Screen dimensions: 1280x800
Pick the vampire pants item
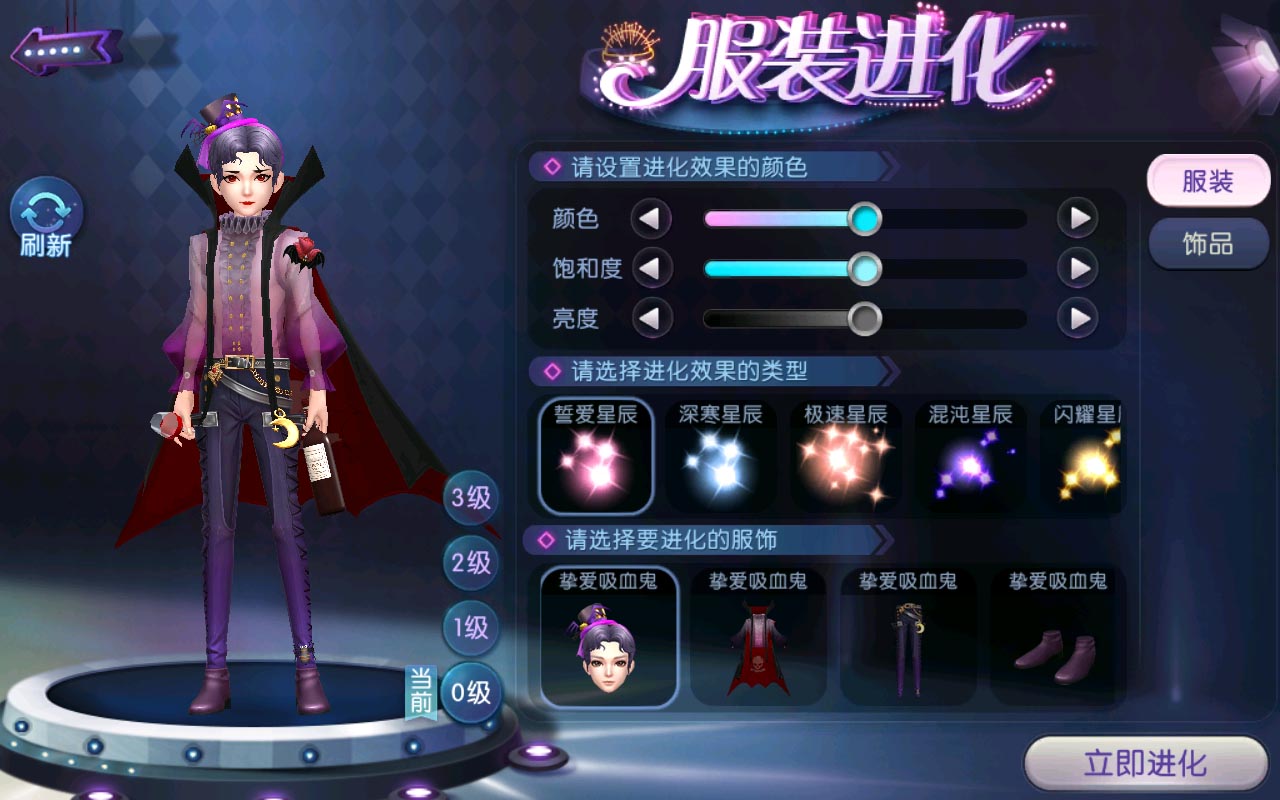click(x=908, y=637)
